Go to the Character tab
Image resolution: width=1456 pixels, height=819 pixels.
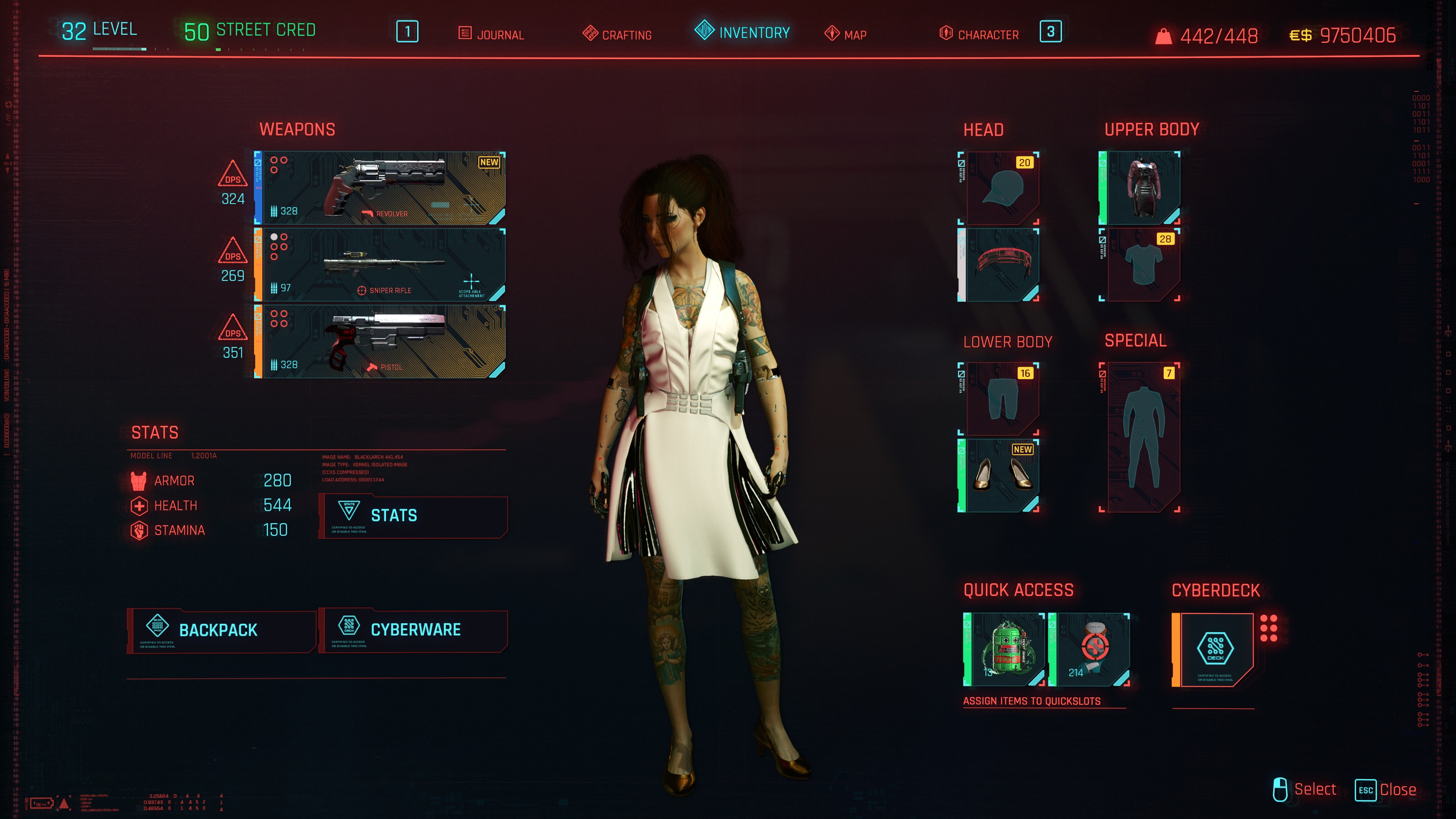coord(979,35)
